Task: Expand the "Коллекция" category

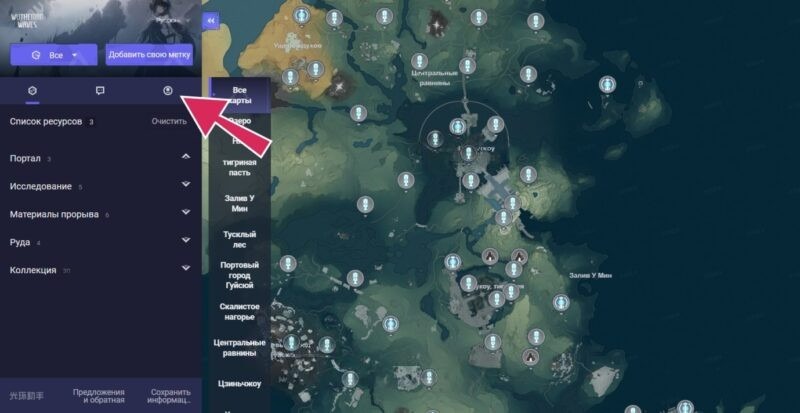Action: [x=186, y=269]
